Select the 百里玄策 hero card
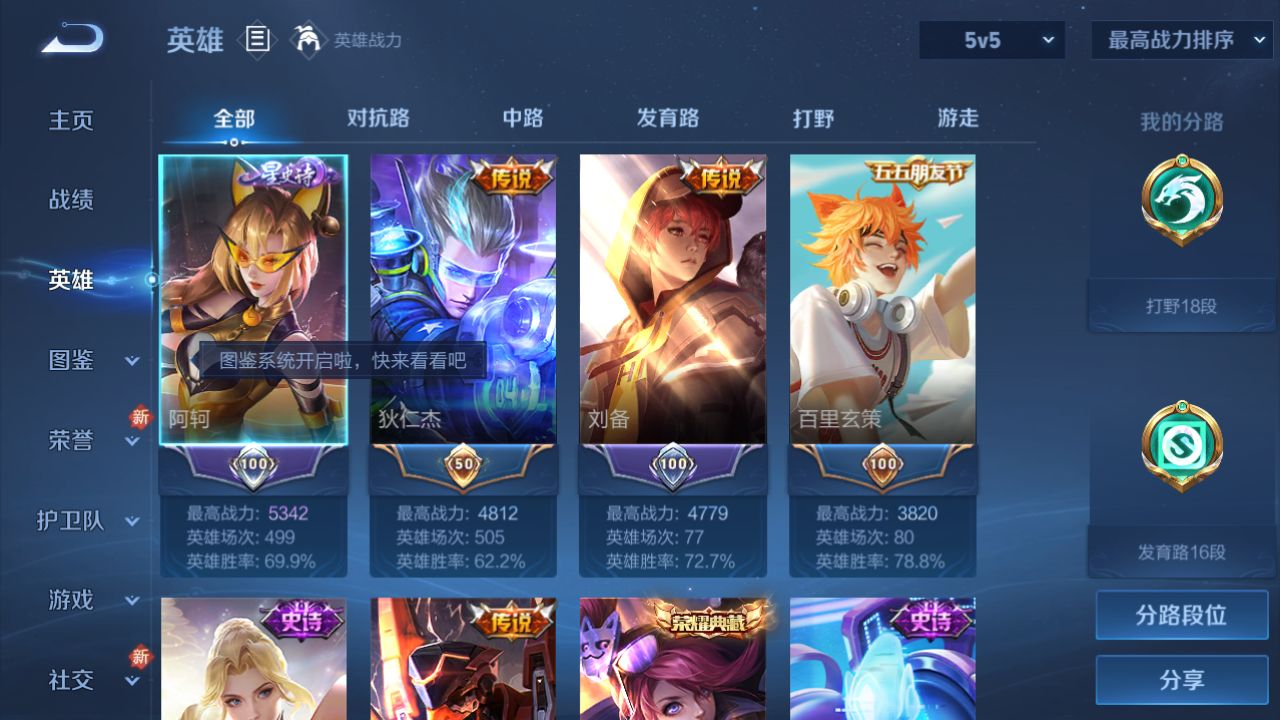 (883, 300)
